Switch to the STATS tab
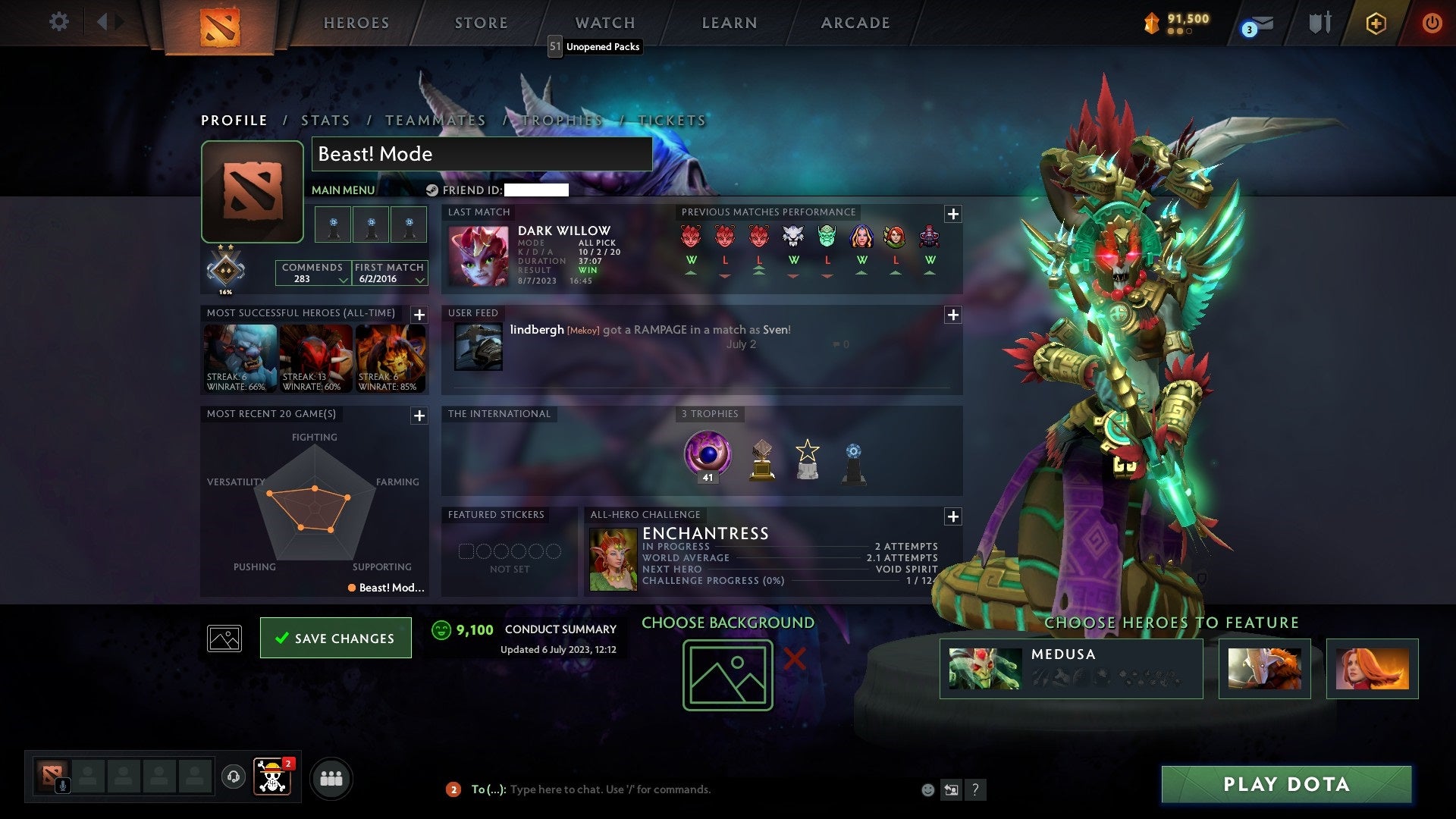The image size is (1456, 819). tap(325, 120)
